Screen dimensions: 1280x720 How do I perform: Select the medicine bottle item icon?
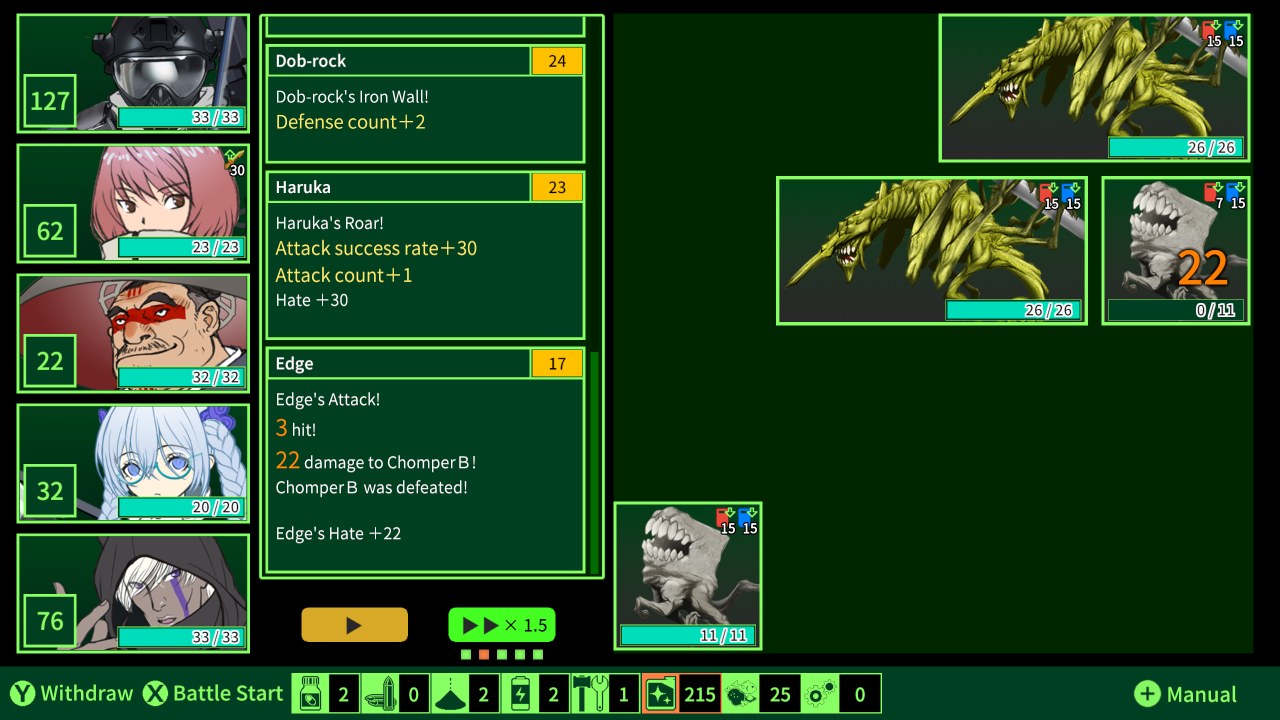[x=310, y=693]
